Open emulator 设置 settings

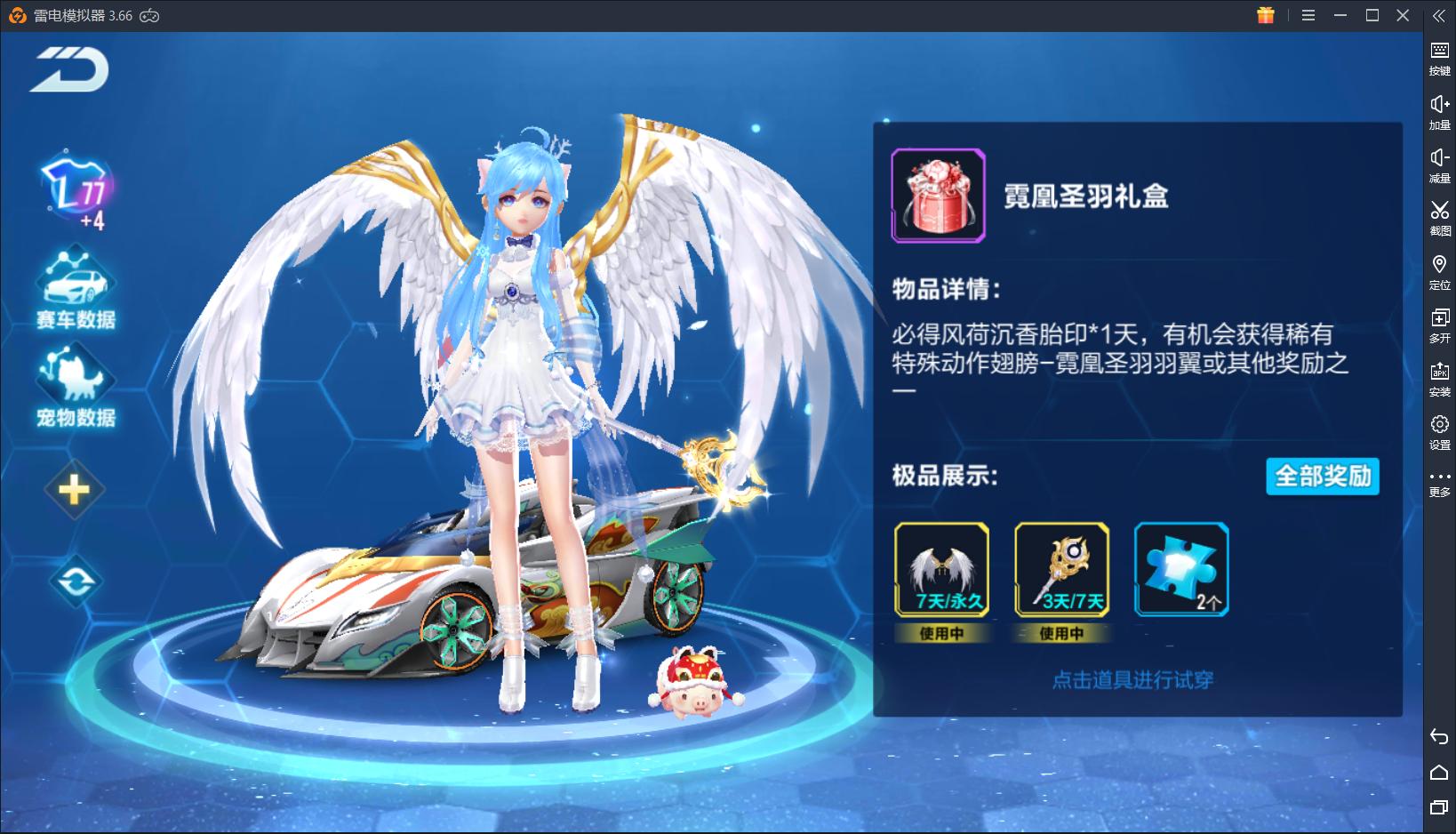point(1439,430)
